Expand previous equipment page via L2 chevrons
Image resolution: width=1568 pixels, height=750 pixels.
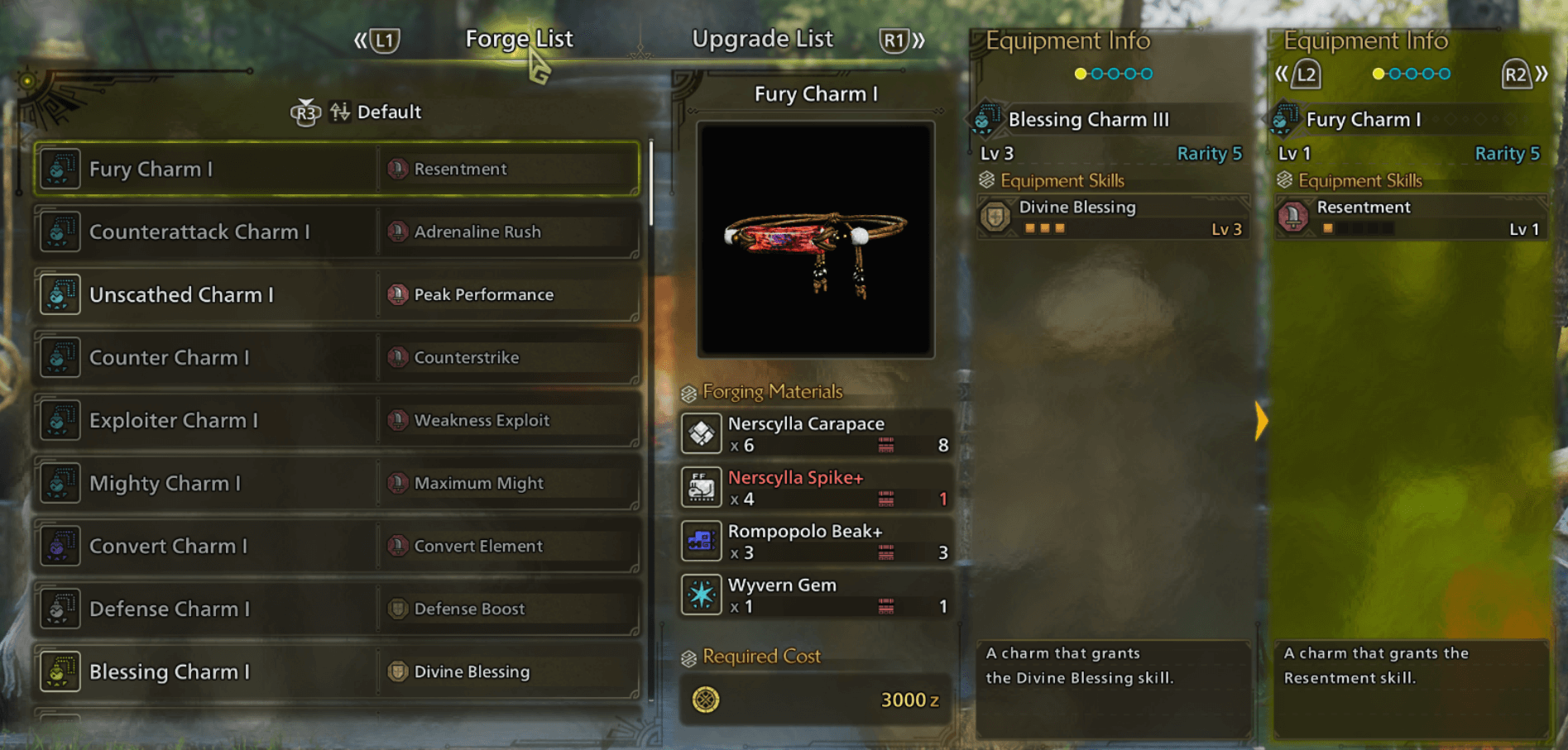(1283, 74)
